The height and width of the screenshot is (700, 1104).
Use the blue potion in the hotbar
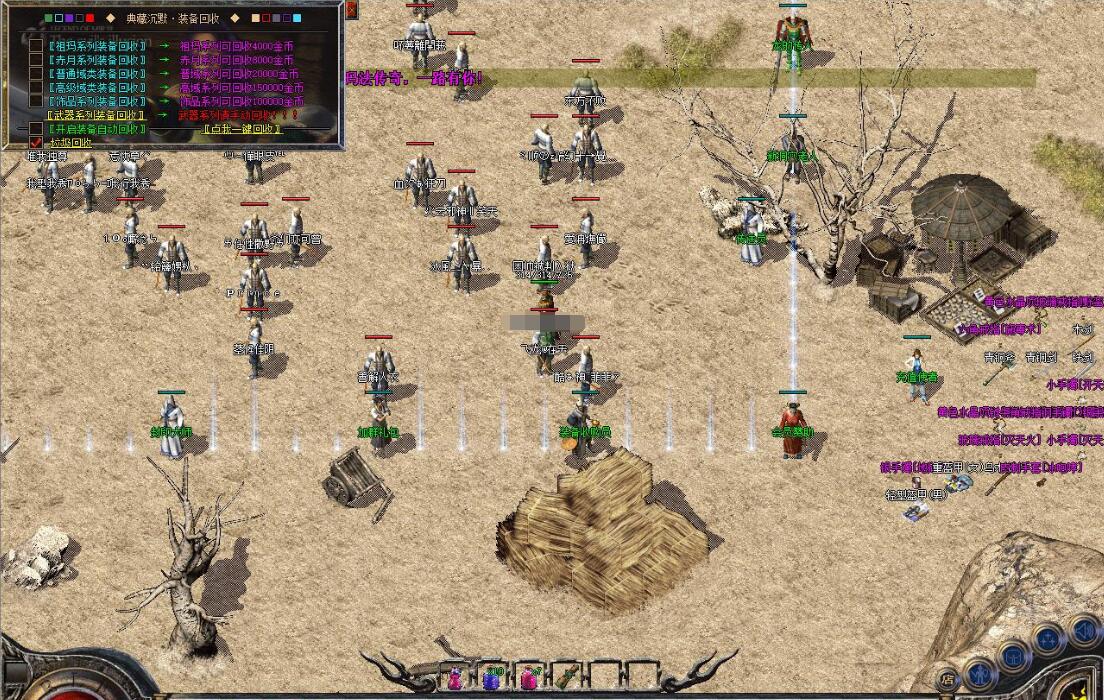click(491, 678)
